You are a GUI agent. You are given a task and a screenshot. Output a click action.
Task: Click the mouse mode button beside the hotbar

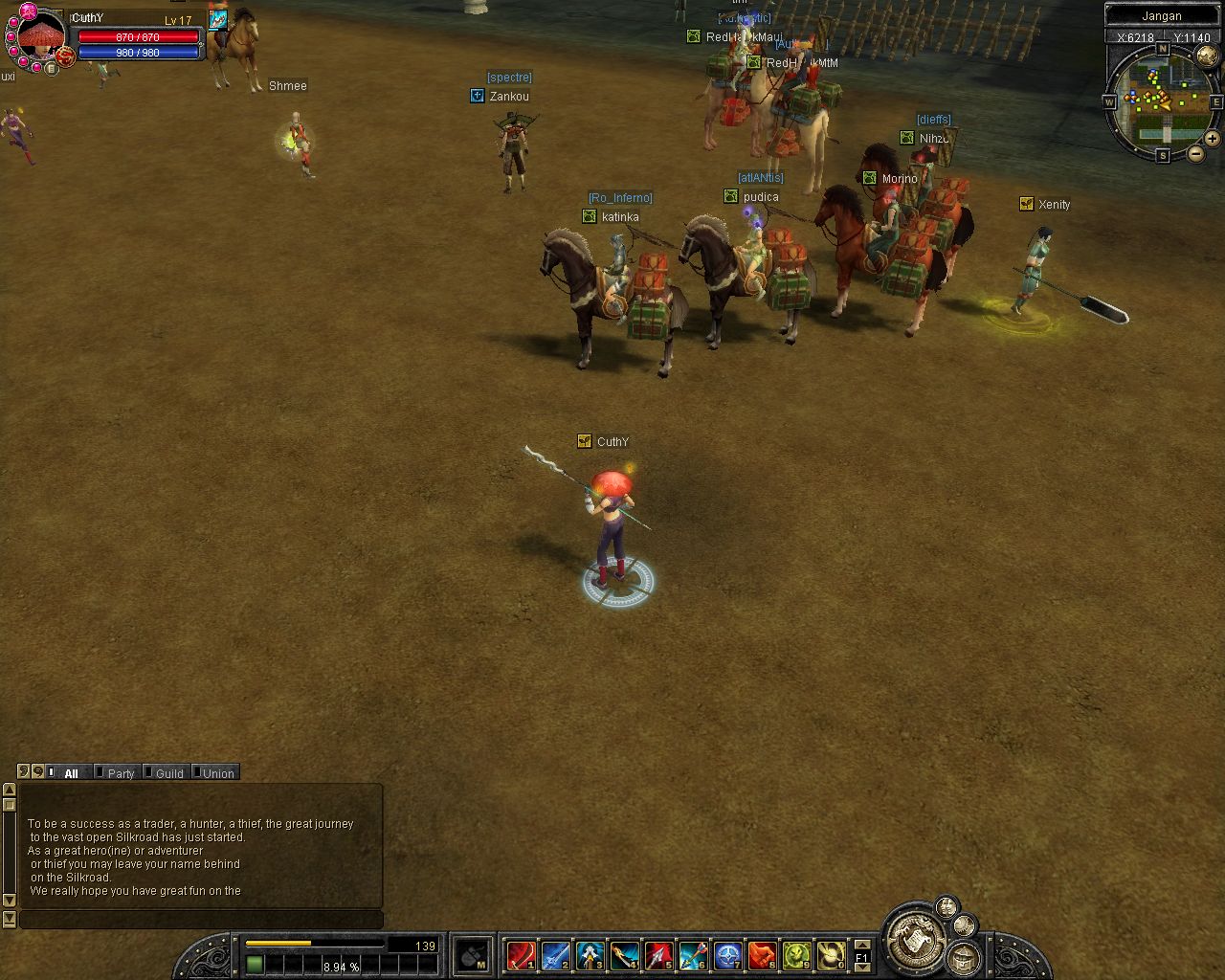click(474, 955)
